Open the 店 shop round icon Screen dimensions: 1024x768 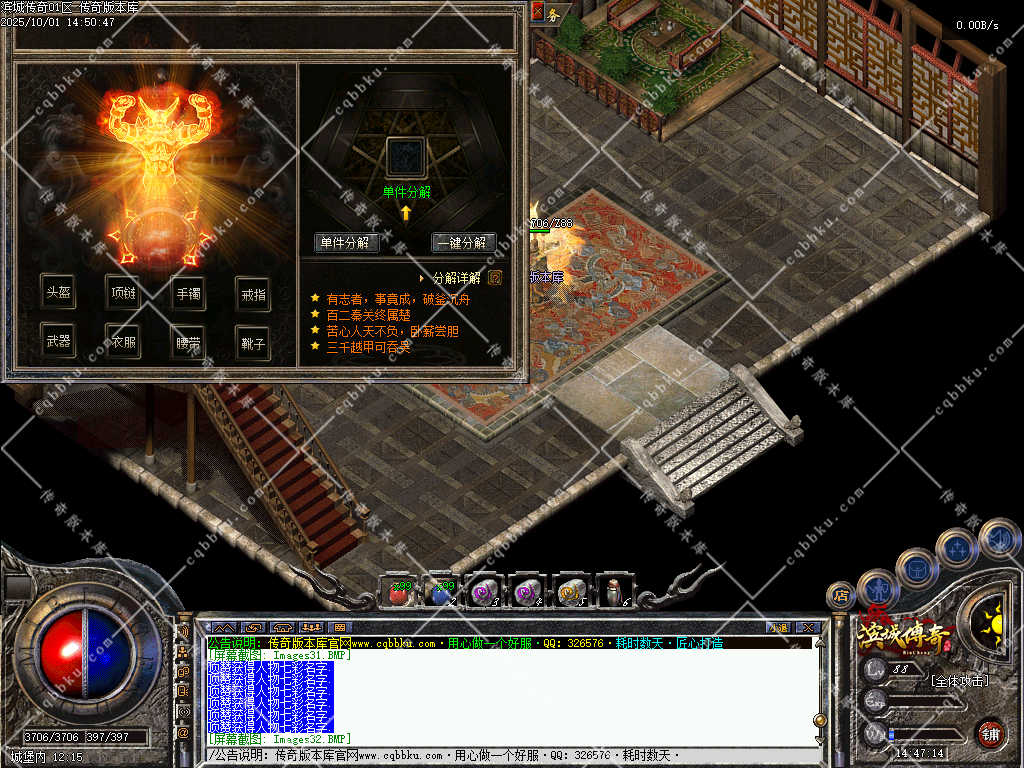(841, 595)
